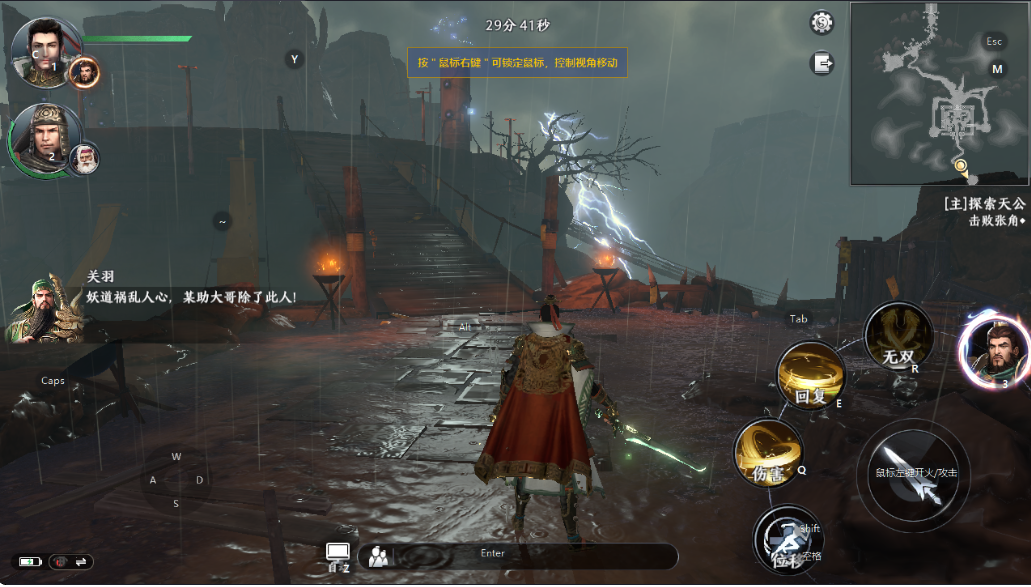Open the gear settings icon
This screenshot has height=587, width=1031.
pyautogui.click(x=822, y=22)
